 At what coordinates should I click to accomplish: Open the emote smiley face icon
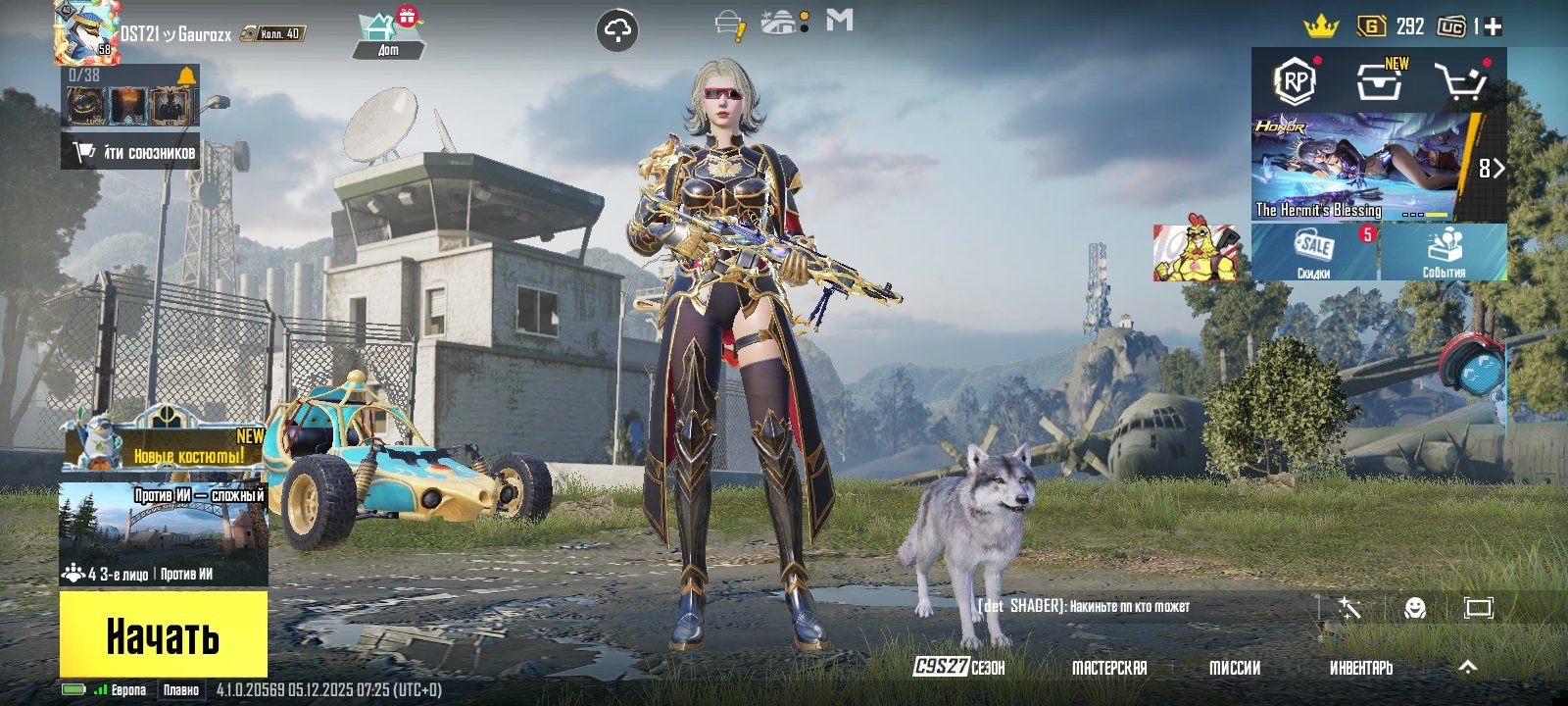(1414, 609)
